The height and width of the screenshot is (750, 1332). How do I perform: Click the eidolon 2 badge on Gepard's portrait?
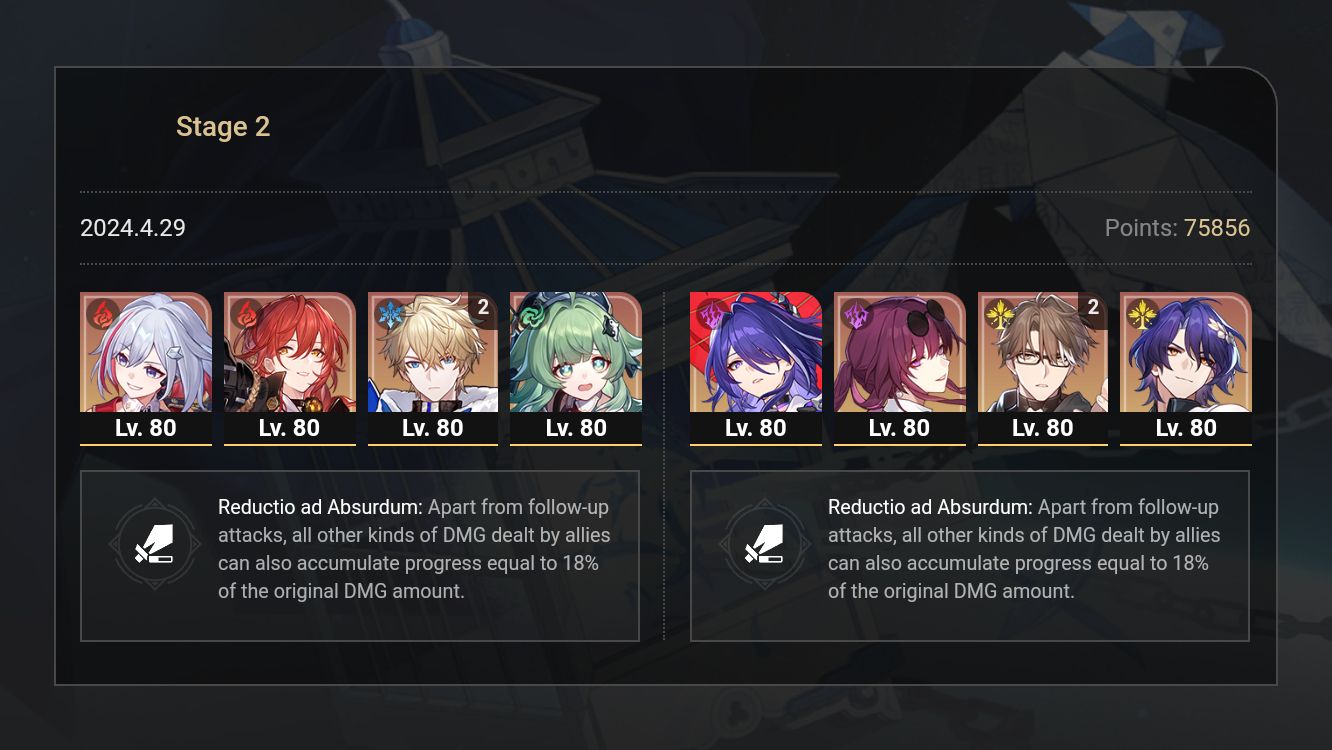click(x=484, y=309)
